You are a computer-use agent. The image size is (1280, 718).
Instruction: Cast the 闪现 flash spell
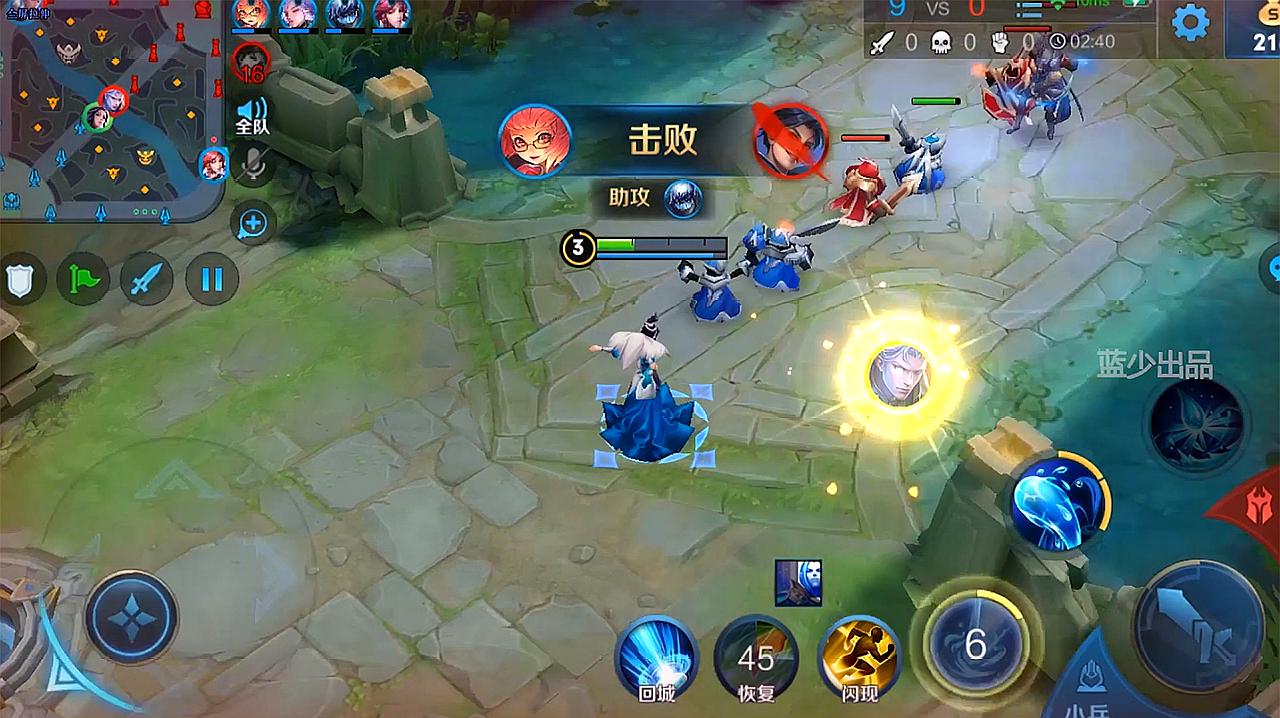tap(859, 657)
